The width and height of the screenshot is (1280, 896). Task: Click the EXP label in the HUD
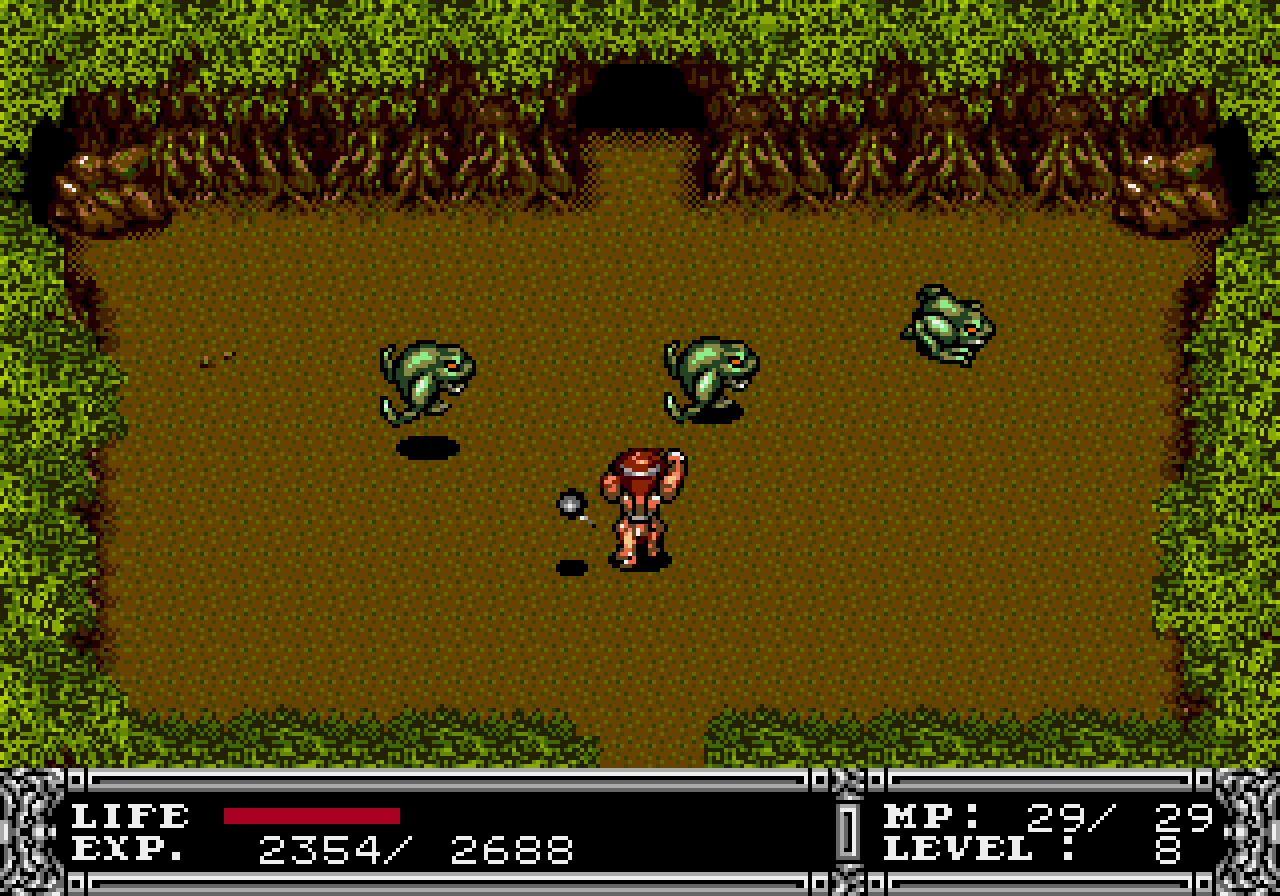tap(128, 850)
